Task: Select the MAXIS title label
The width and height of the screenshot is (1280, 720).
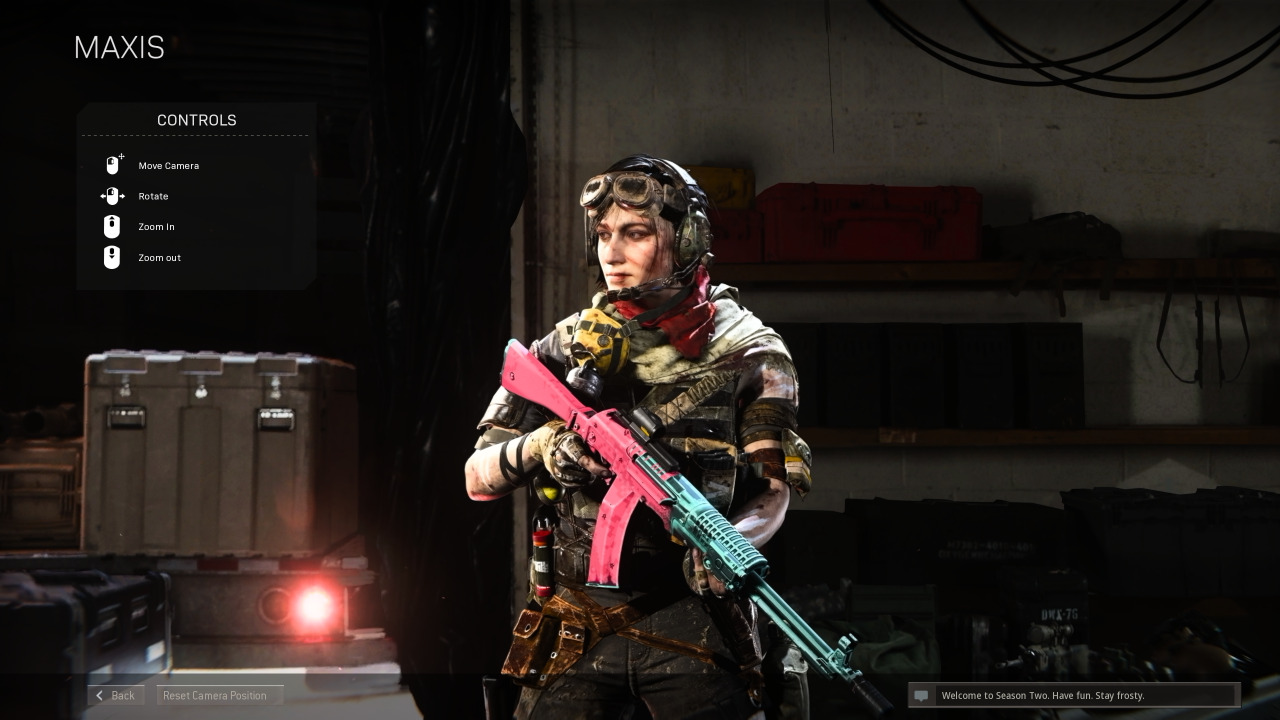Action: [x=118, y=47]
